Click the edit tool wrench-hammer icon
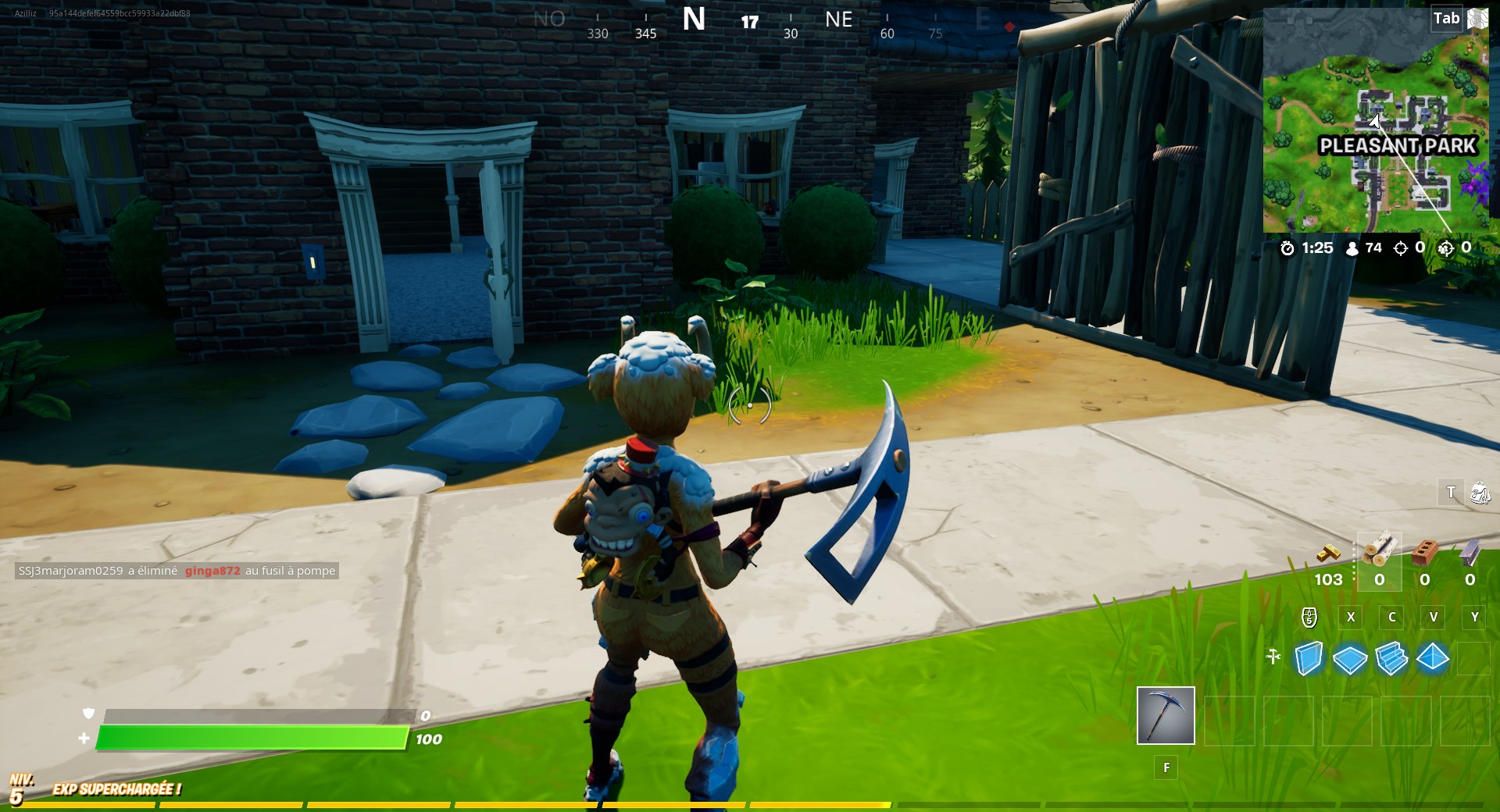The height and width of the screenshot is (812, 1500). pos(1273,658)
